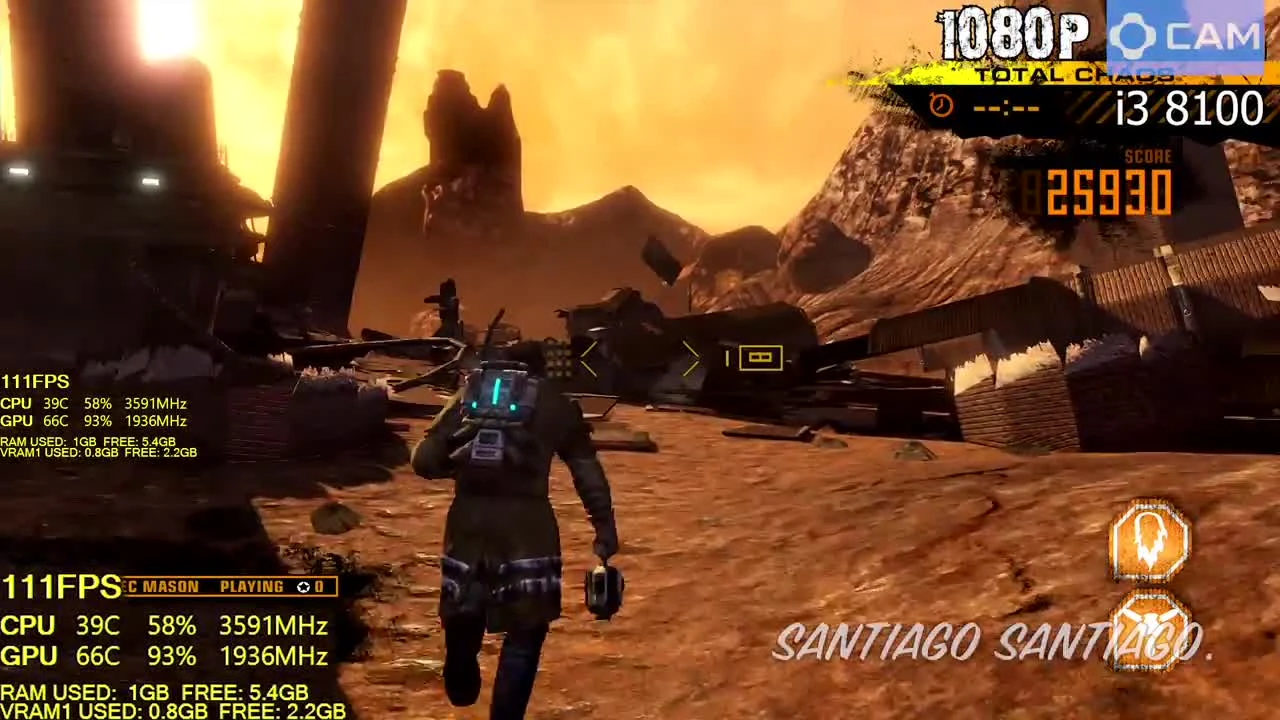Toggle the top 111FPS overlay counter
The height and width of the screenshot is (720, 1280).
(36, 381)
